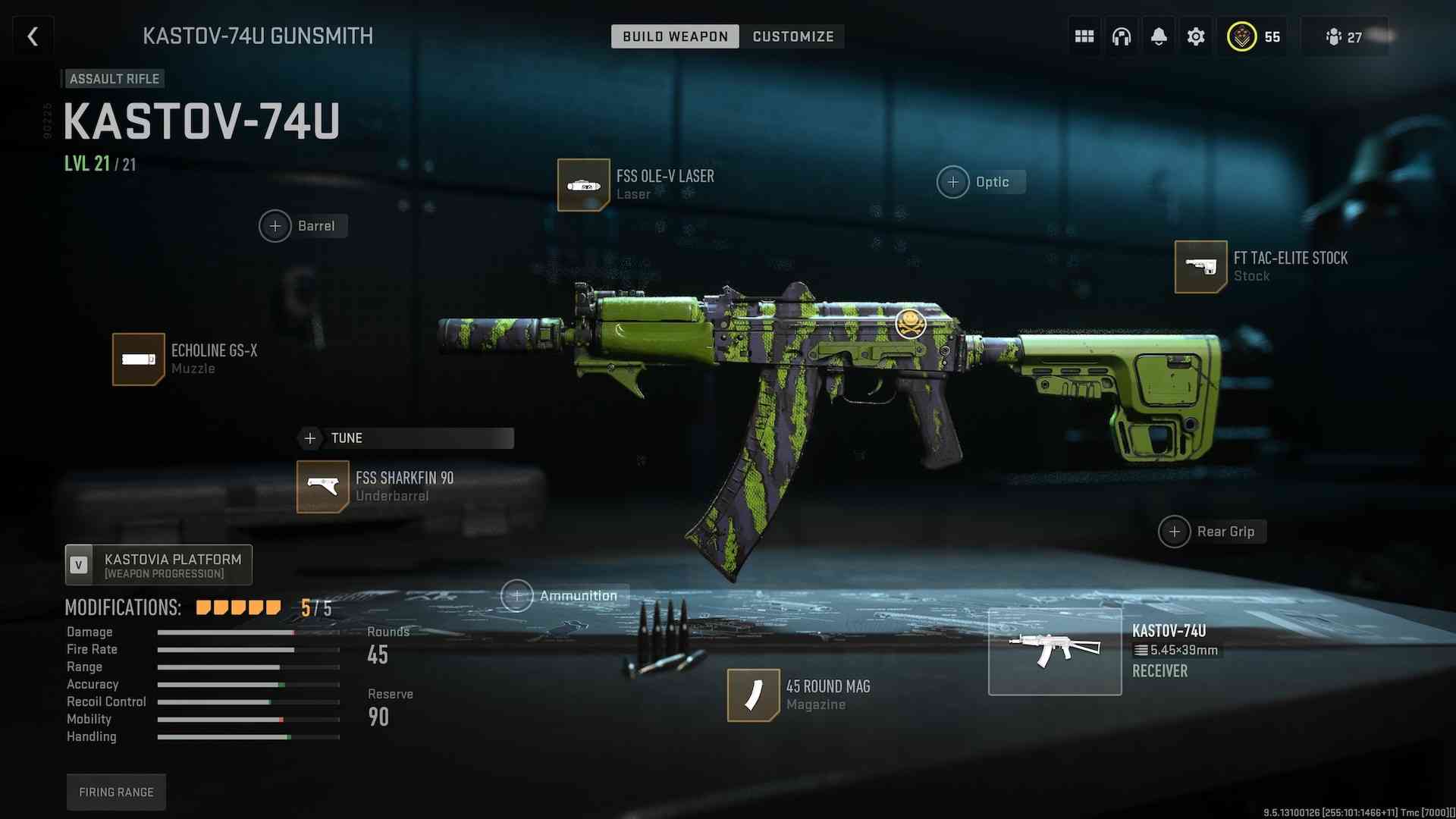Enter the Firing Range
The width and height of the screenshot is (1456, 819).
pyautogui.click(x=116, y=792)
